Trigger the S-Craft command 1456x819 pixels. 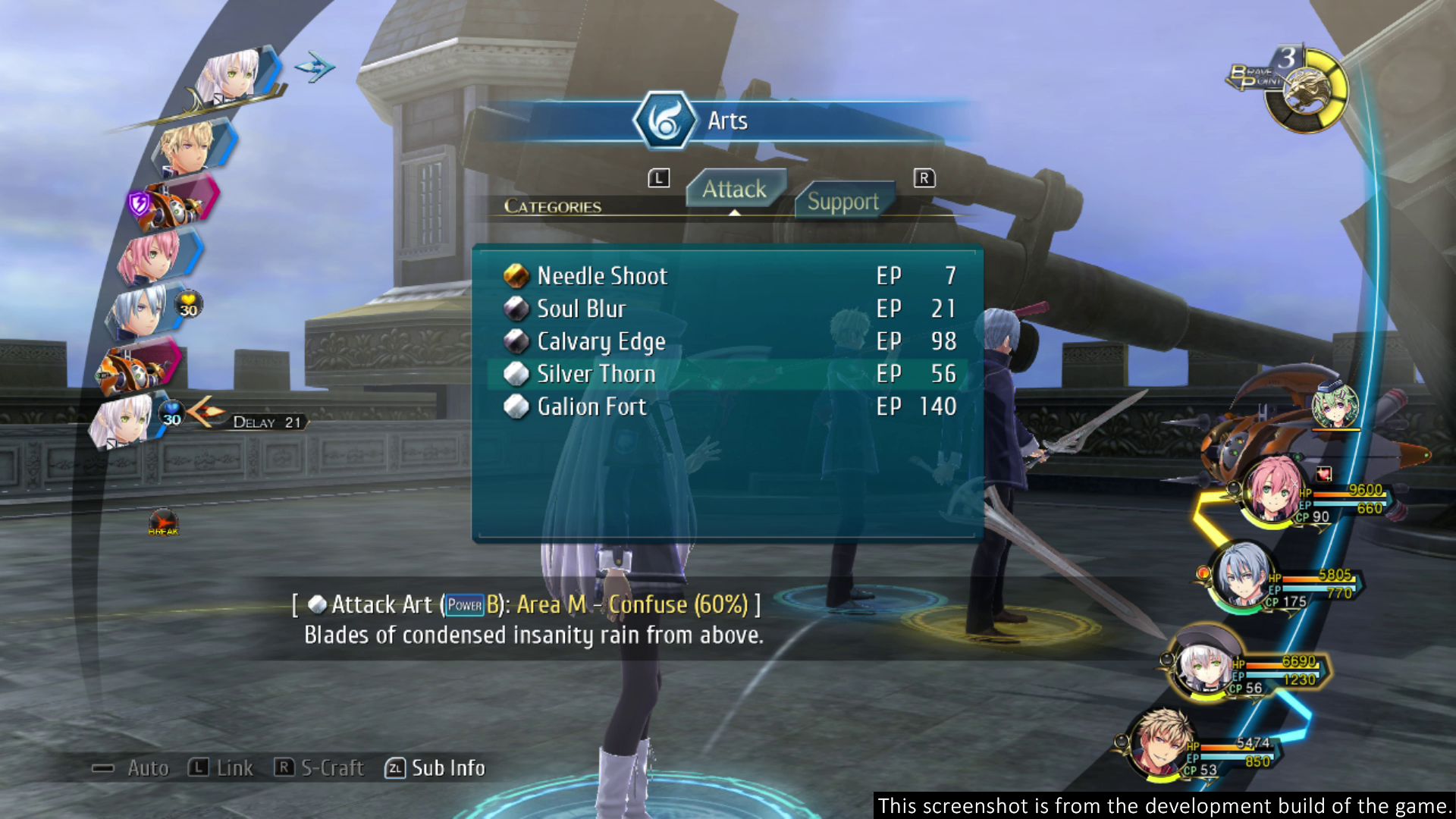point(319,768)
